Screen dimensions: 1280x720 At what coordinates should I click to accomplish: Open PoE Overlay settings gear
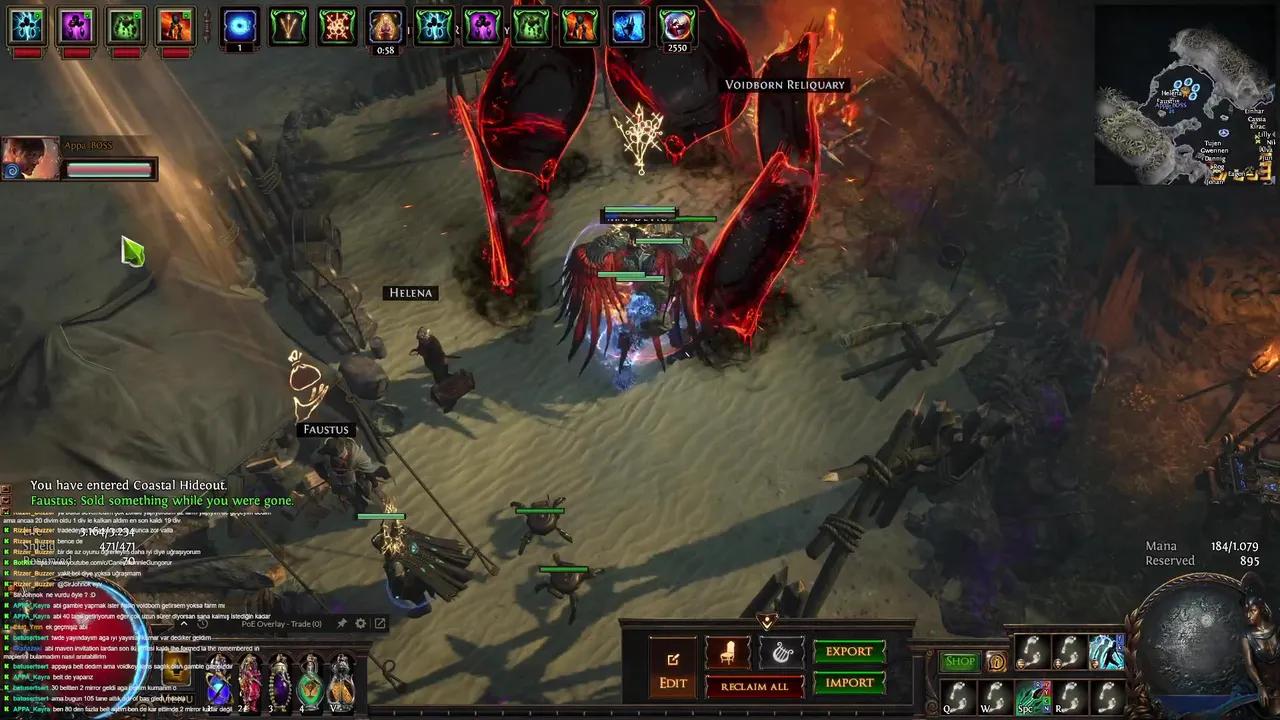pyautogui.click(x=361, y=624)
